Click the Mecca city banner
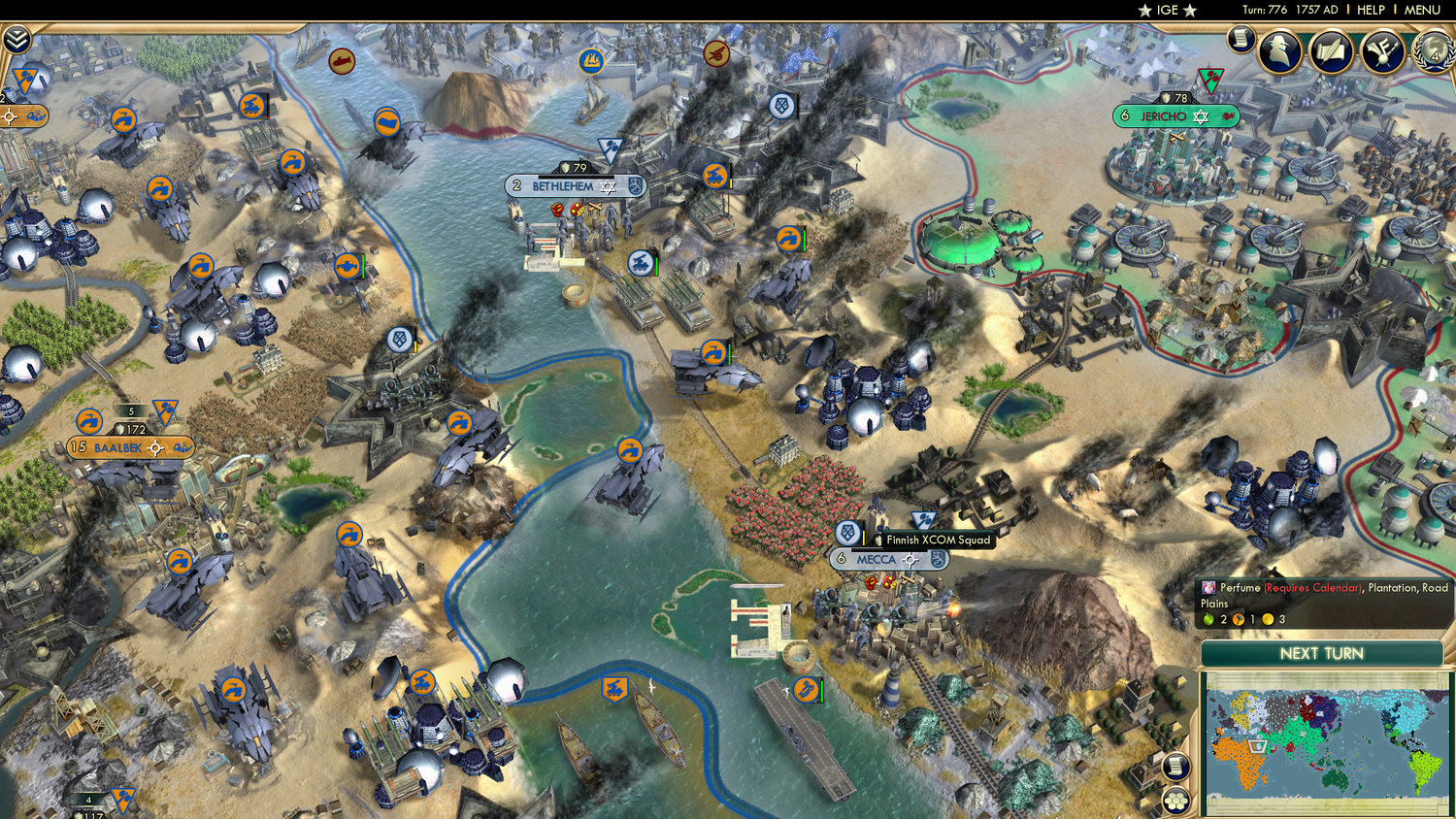The image size is (1456, 819). pos(877,559)
